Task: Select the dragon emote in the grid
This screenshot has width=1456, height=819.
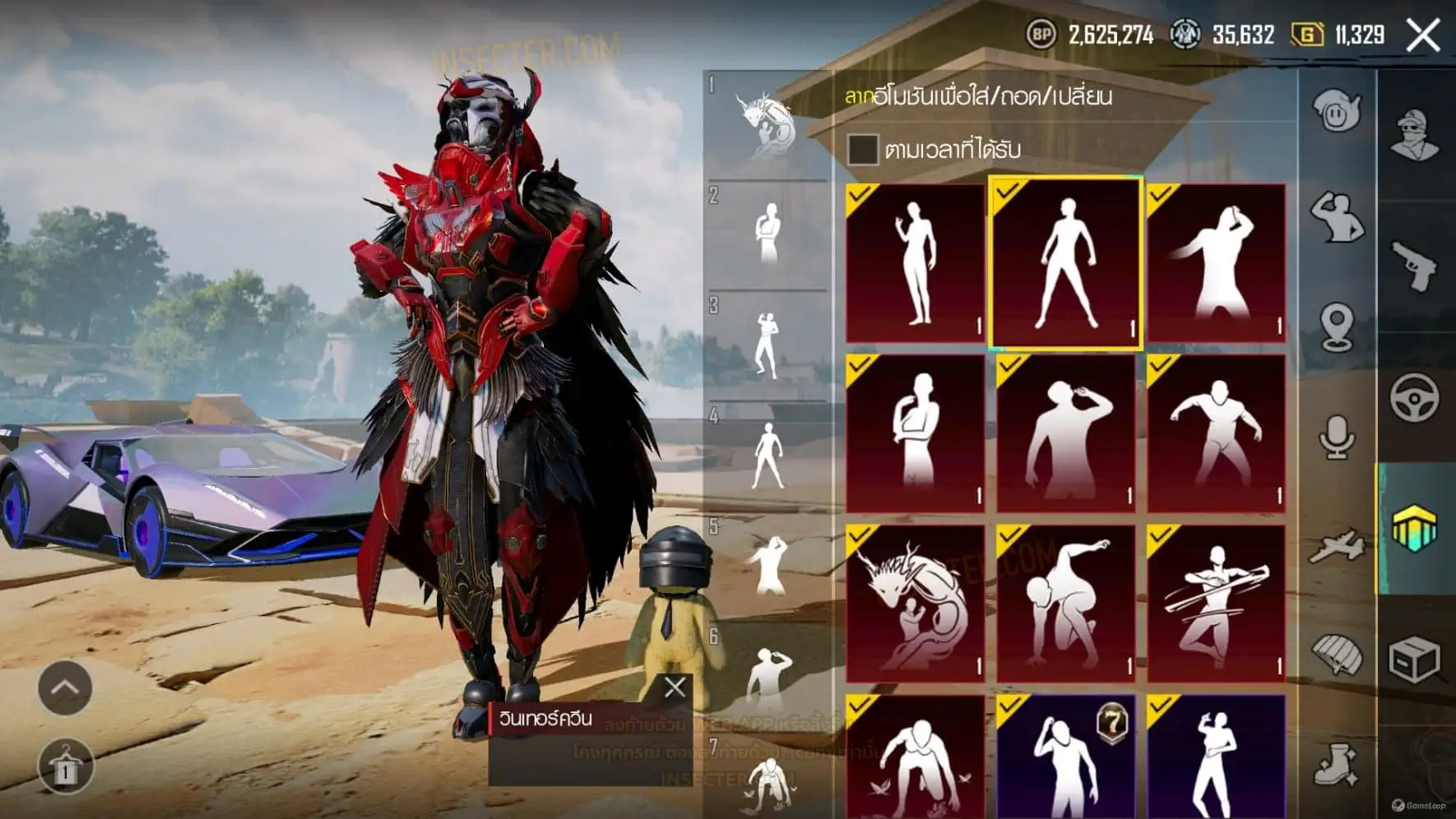Action: tap(915, 604)
